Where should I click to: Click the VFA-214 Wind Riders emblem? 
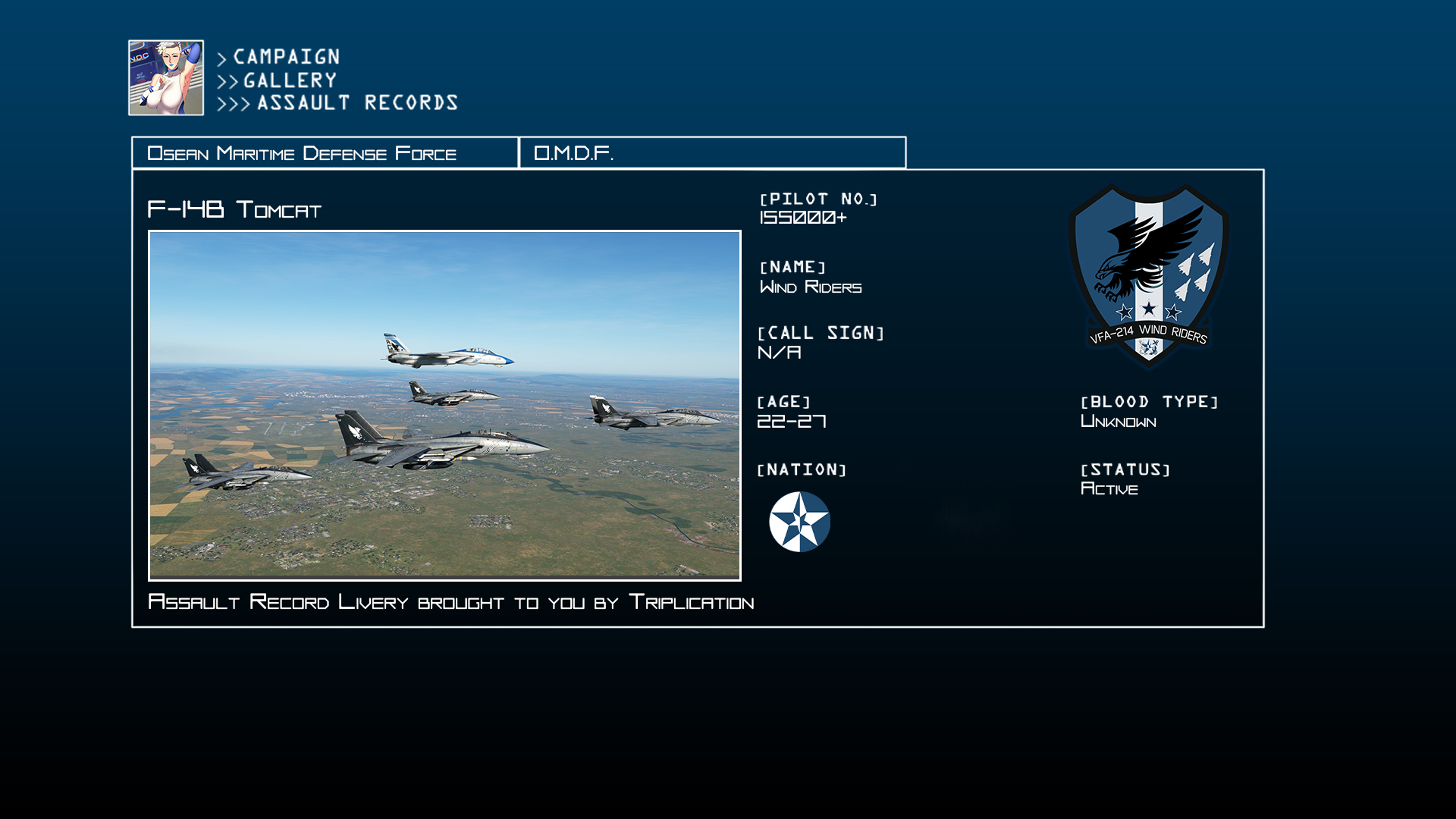[1148, 276]
